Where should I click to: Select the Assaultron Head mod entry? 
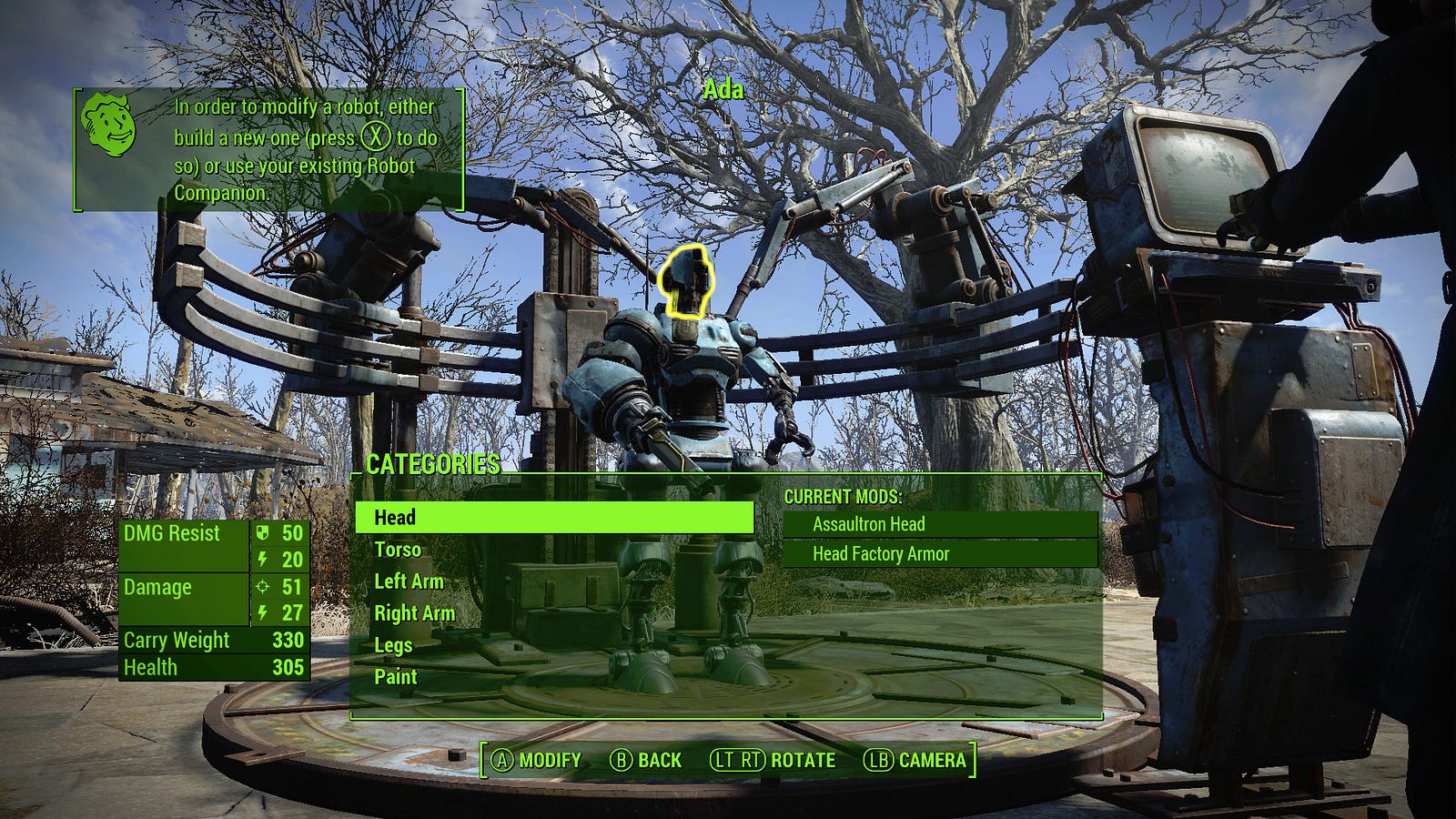point(940,524)
